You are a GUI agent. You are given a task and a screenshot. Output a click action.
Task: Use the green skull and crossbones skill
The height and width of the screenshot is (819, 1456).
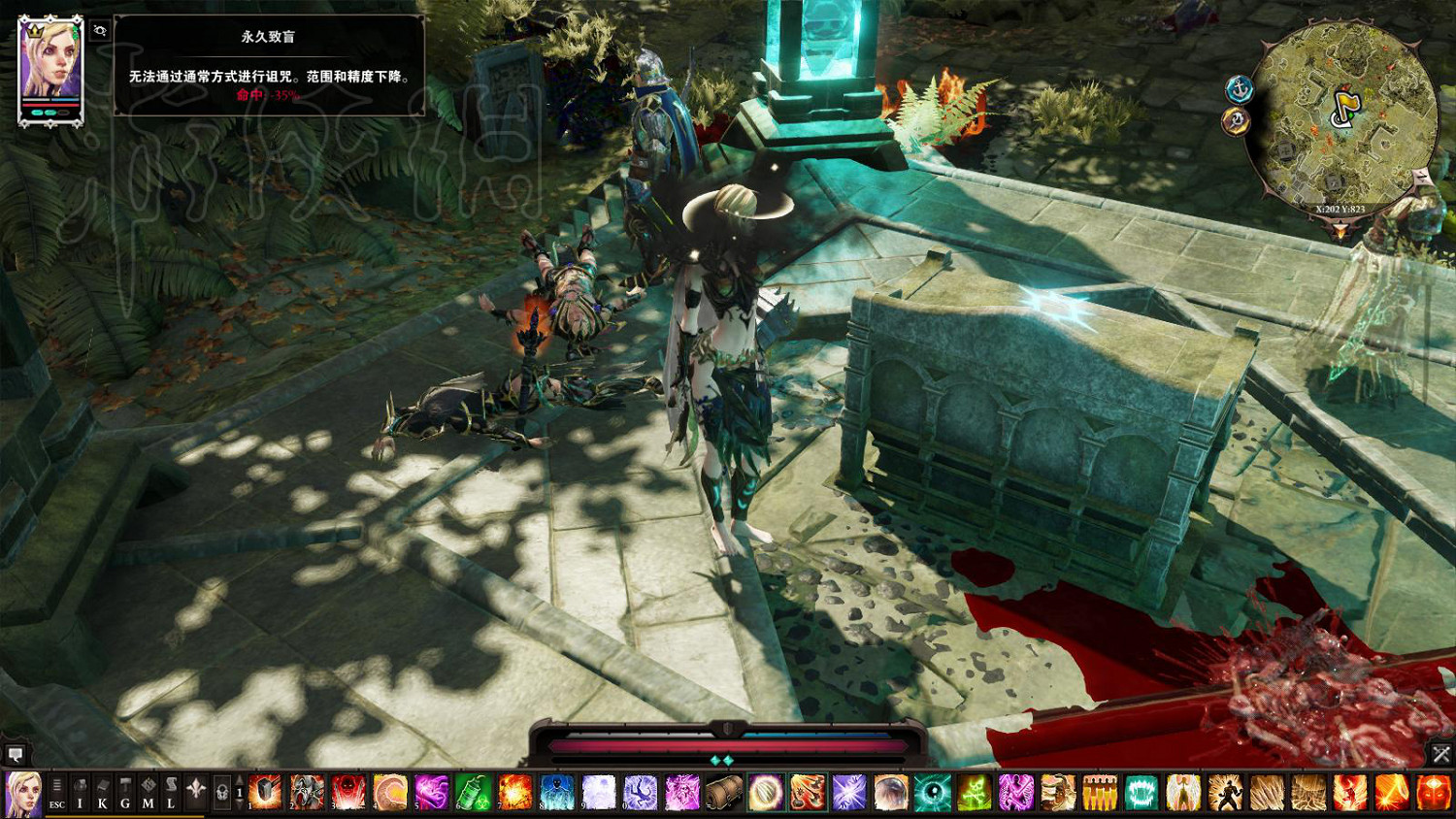click(974, 793)
